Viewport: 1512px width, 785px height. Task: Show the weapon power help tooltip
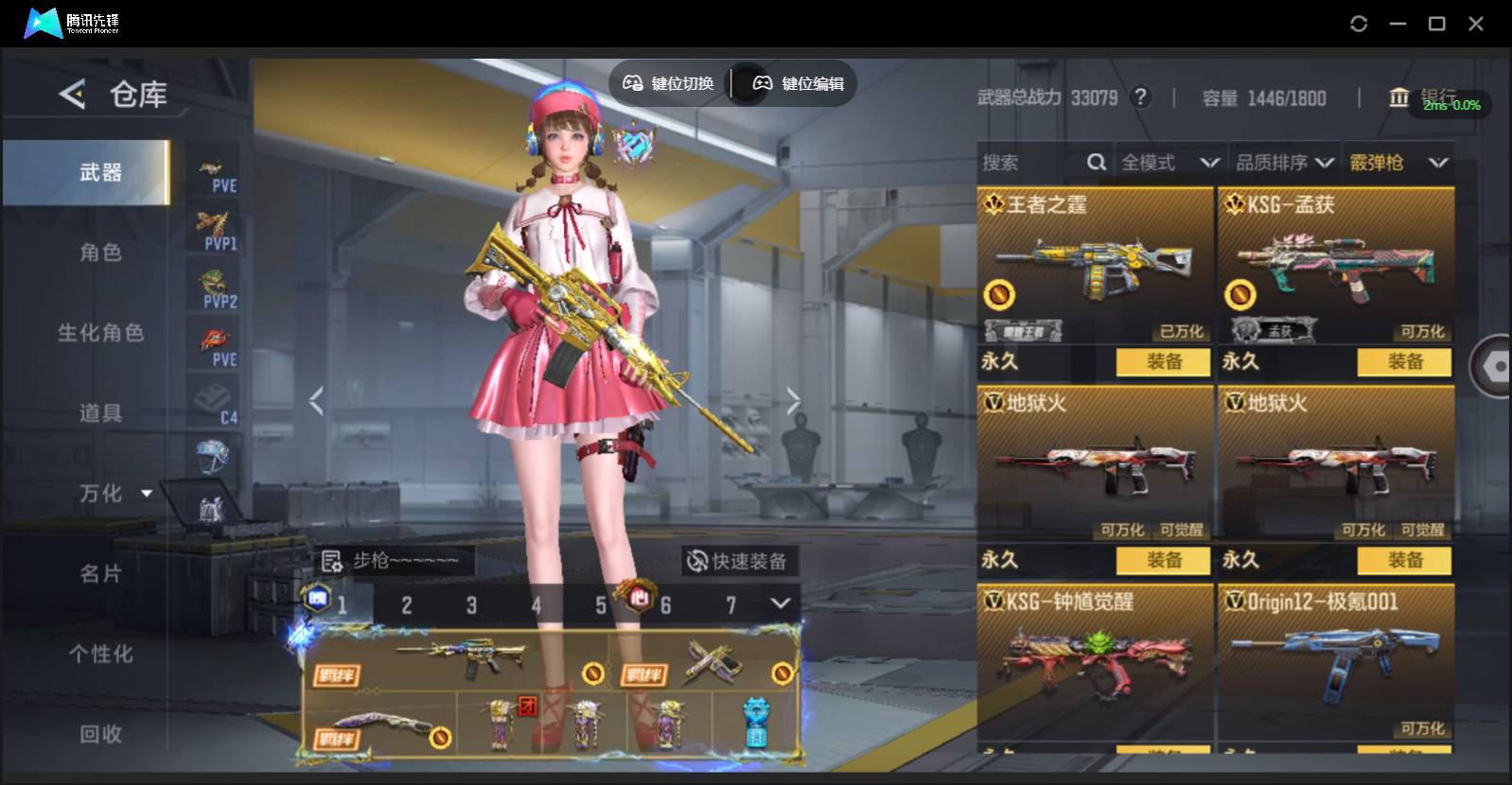pos(1141,97)
